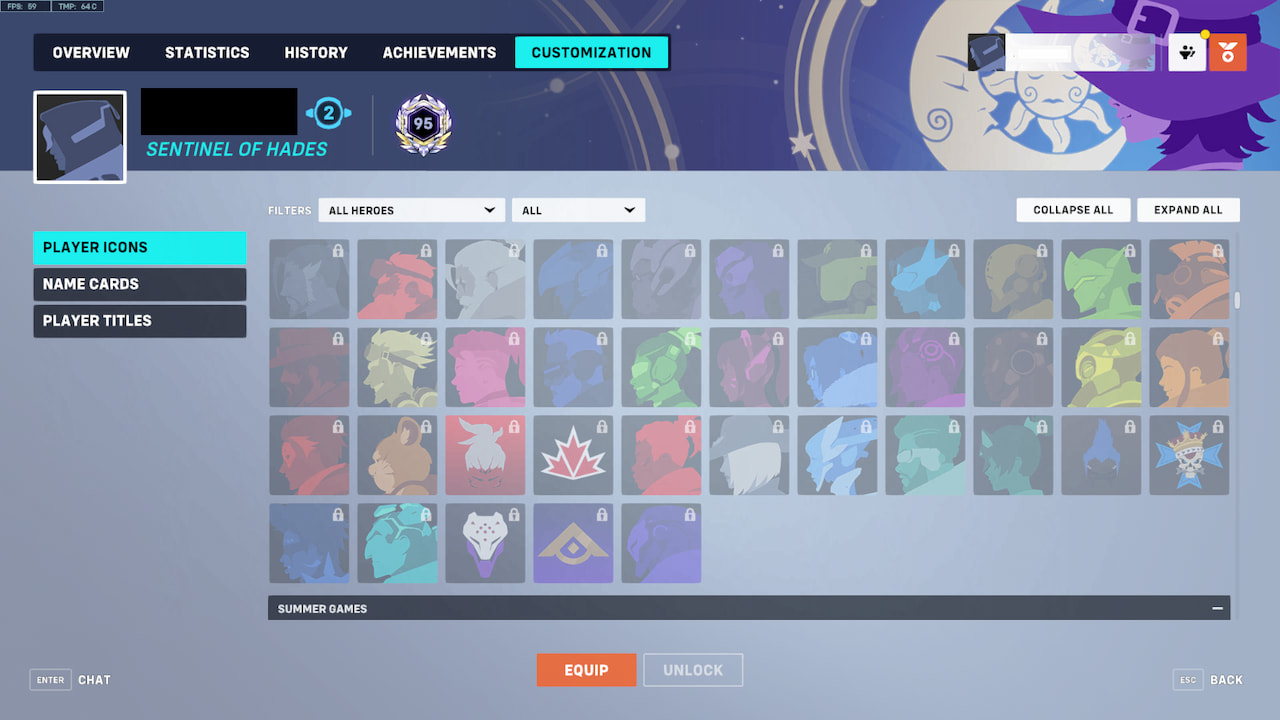1280x720 pixels.
Task: Switch to the Statistics tab
Action: (207, 52)
